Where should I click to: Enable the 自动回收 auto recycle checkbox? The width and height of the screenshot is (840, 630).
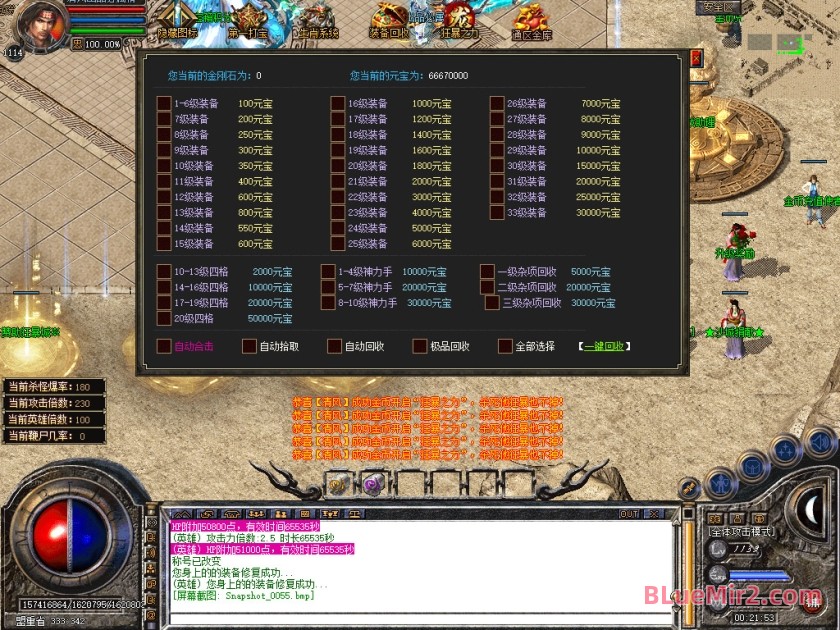point(336,346)
